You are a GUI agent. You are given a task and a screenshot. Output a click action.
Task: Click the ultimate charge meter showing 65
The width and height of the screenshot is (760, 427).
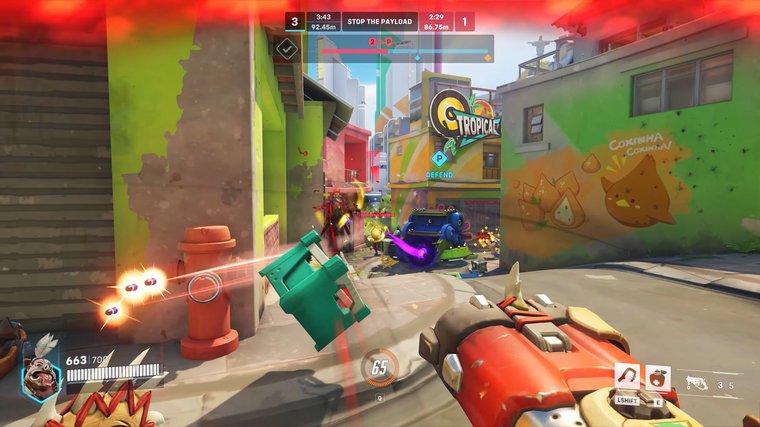coord(379,367)
